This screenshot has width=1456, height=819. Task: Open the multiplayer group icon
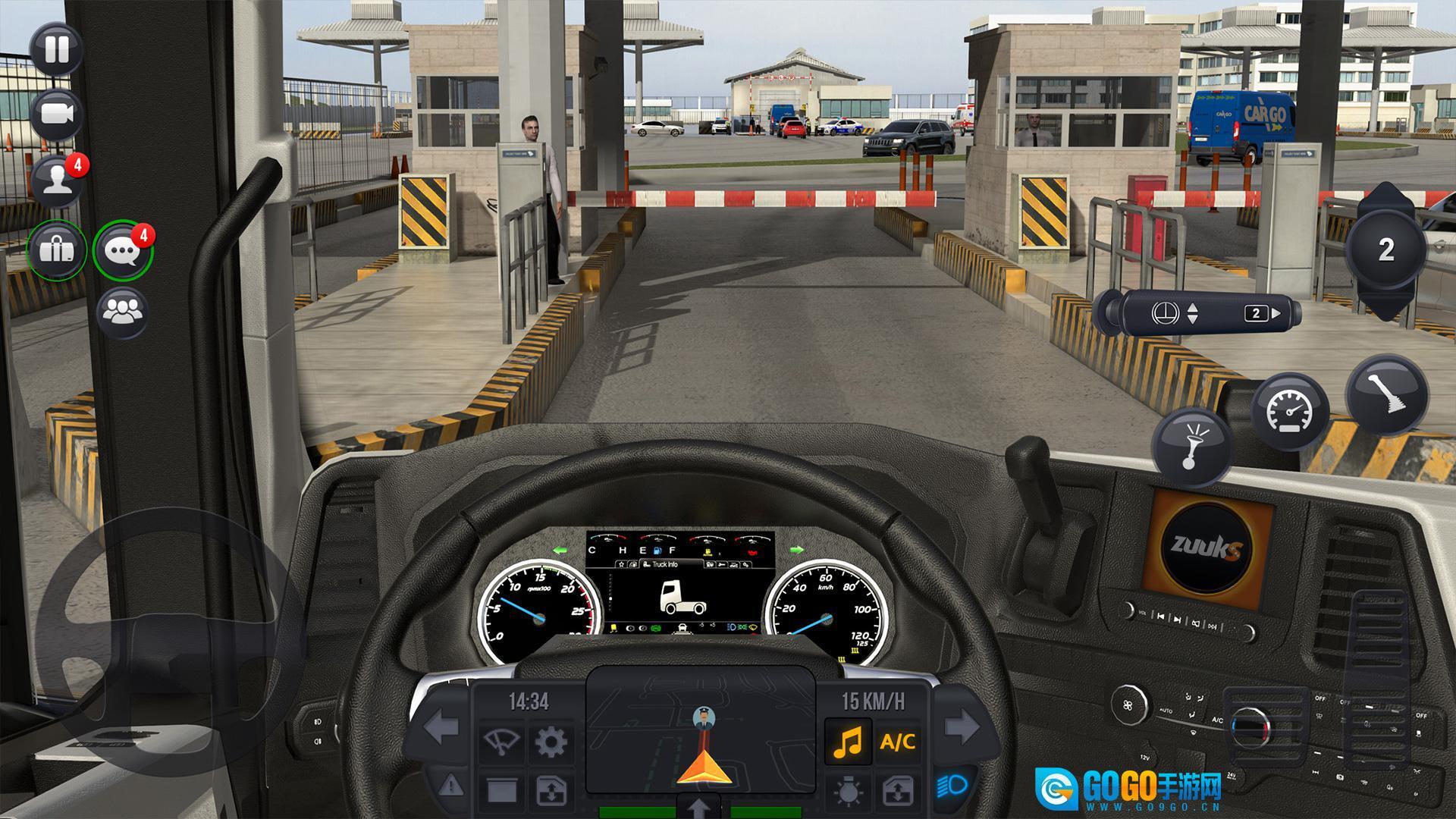(x=123, y=310)
